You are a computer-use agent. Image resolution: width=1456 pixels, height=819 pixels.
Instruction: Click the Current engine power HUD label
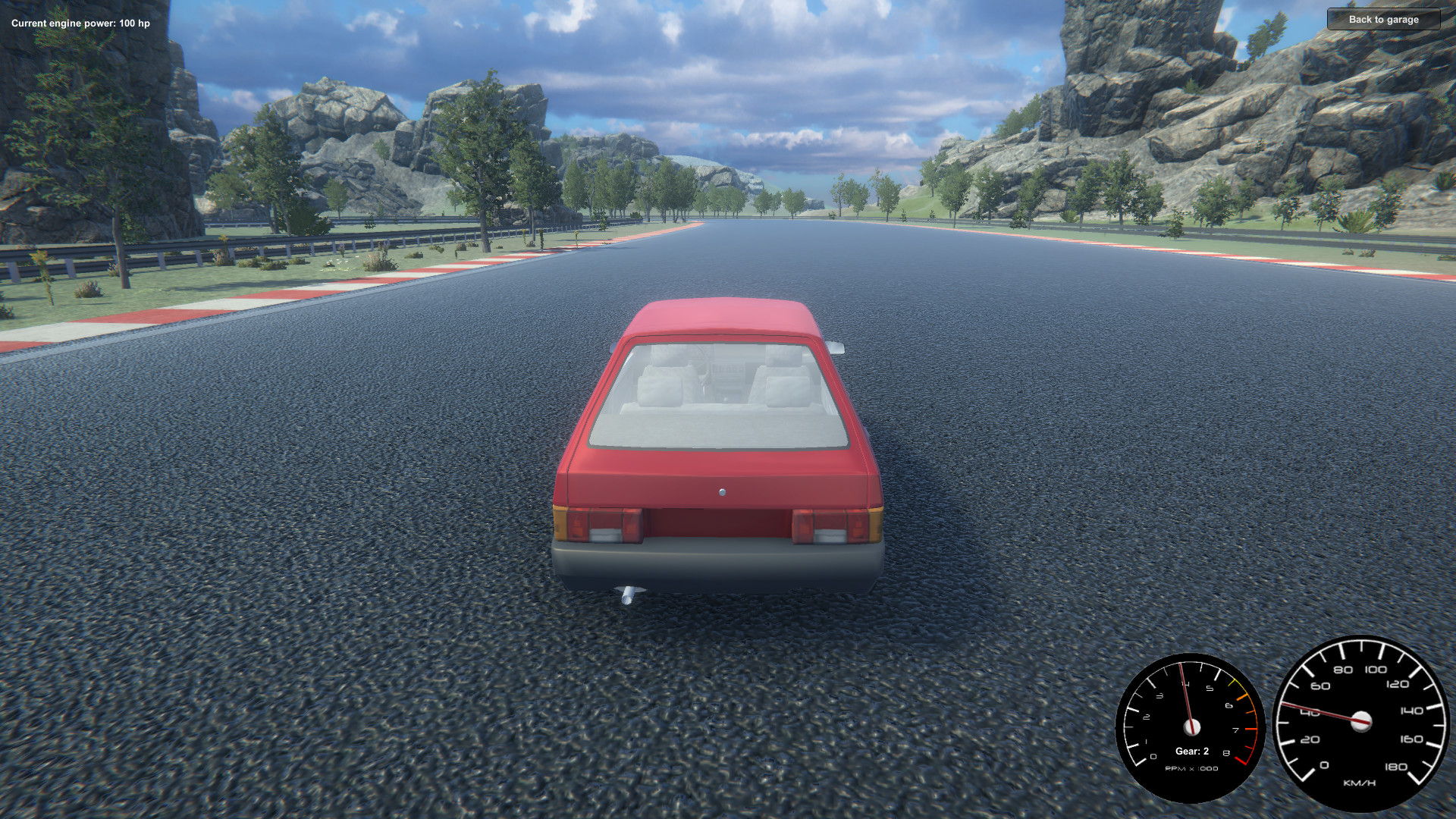coord(80,24)
